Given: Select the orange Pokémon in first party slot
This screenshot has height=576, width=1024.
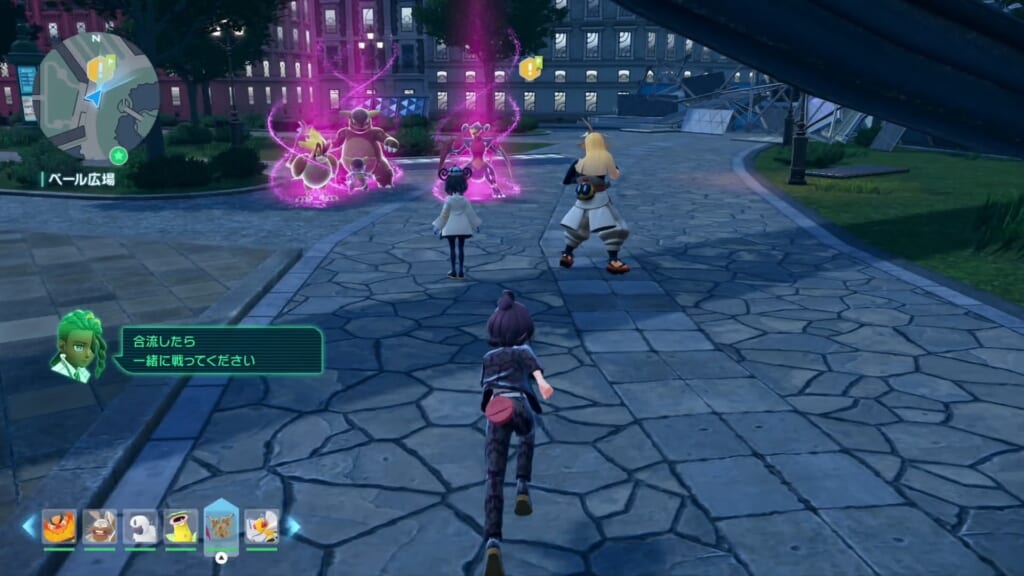Looking at the screenshot, I should (x=59, y=526).
